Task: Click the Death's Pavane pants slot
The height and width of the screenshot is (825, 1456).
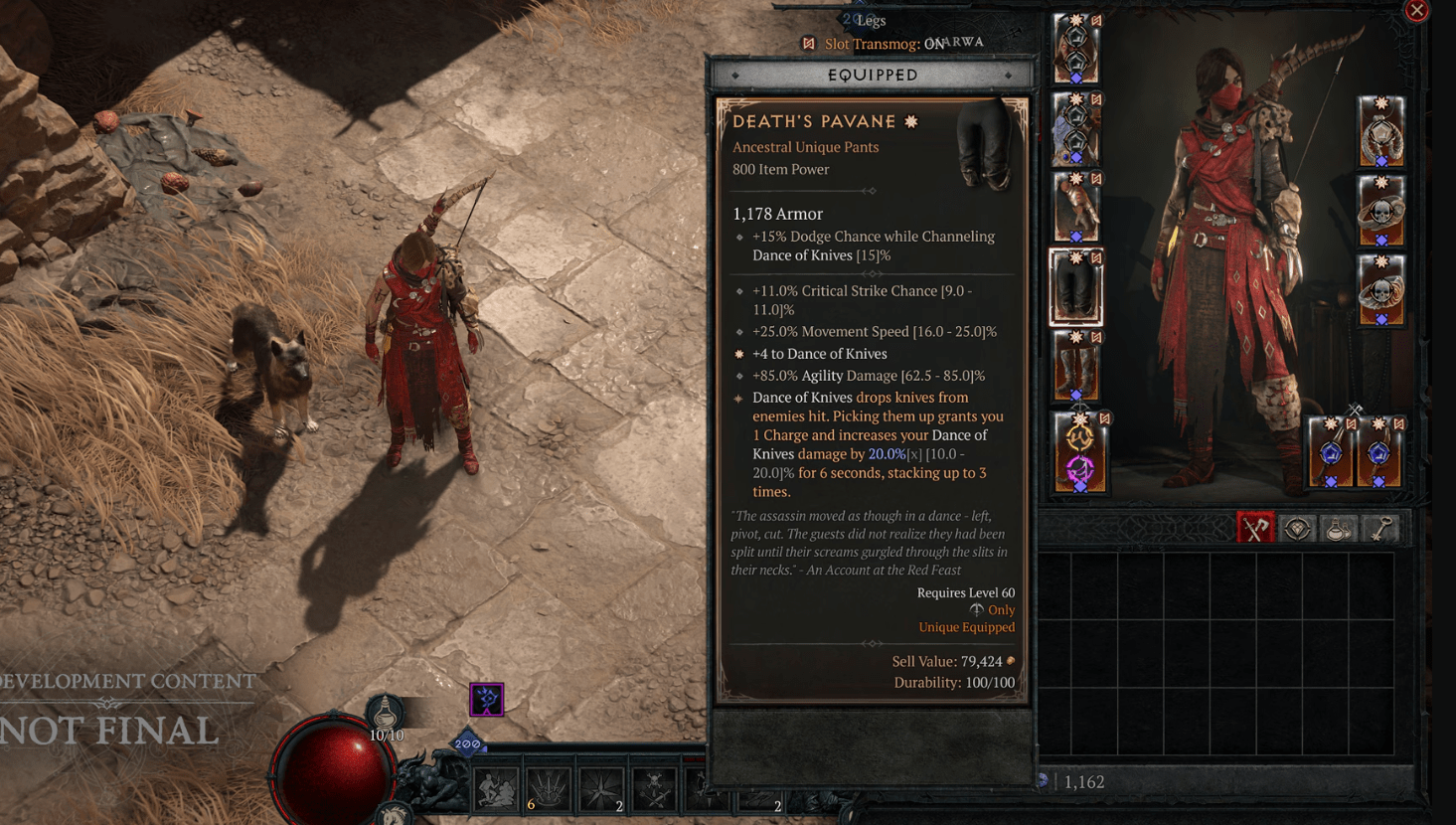Action: pyautogui.click(x=1075, y=287)
